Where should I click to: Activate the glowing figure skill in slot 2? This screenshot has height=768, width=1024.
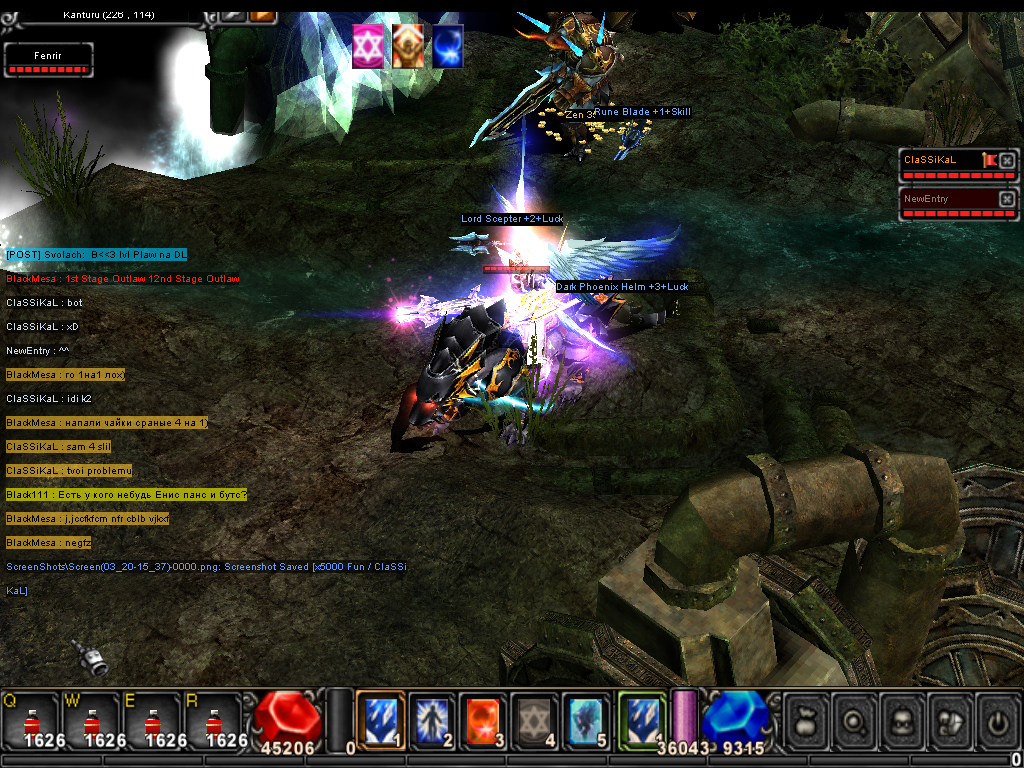point(432,718)
